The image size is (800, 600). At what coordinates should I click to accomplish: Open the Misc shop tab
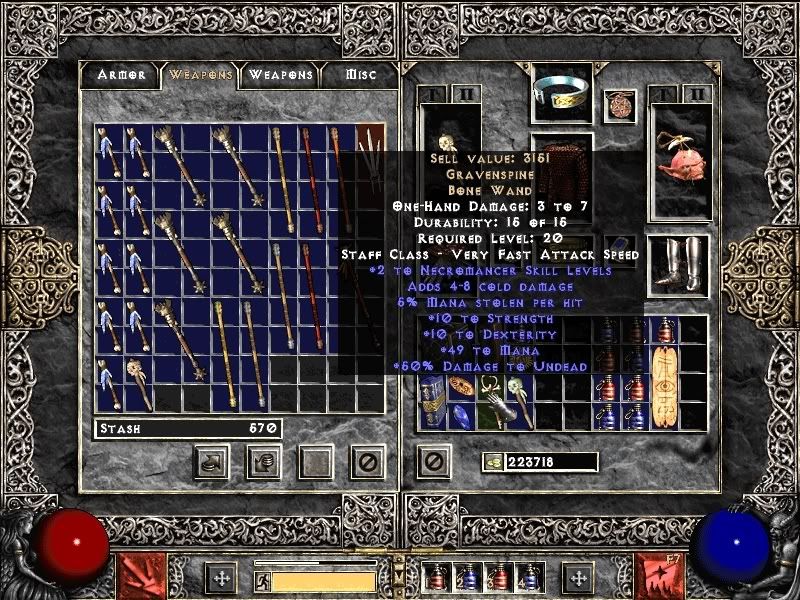pos(361,74)
